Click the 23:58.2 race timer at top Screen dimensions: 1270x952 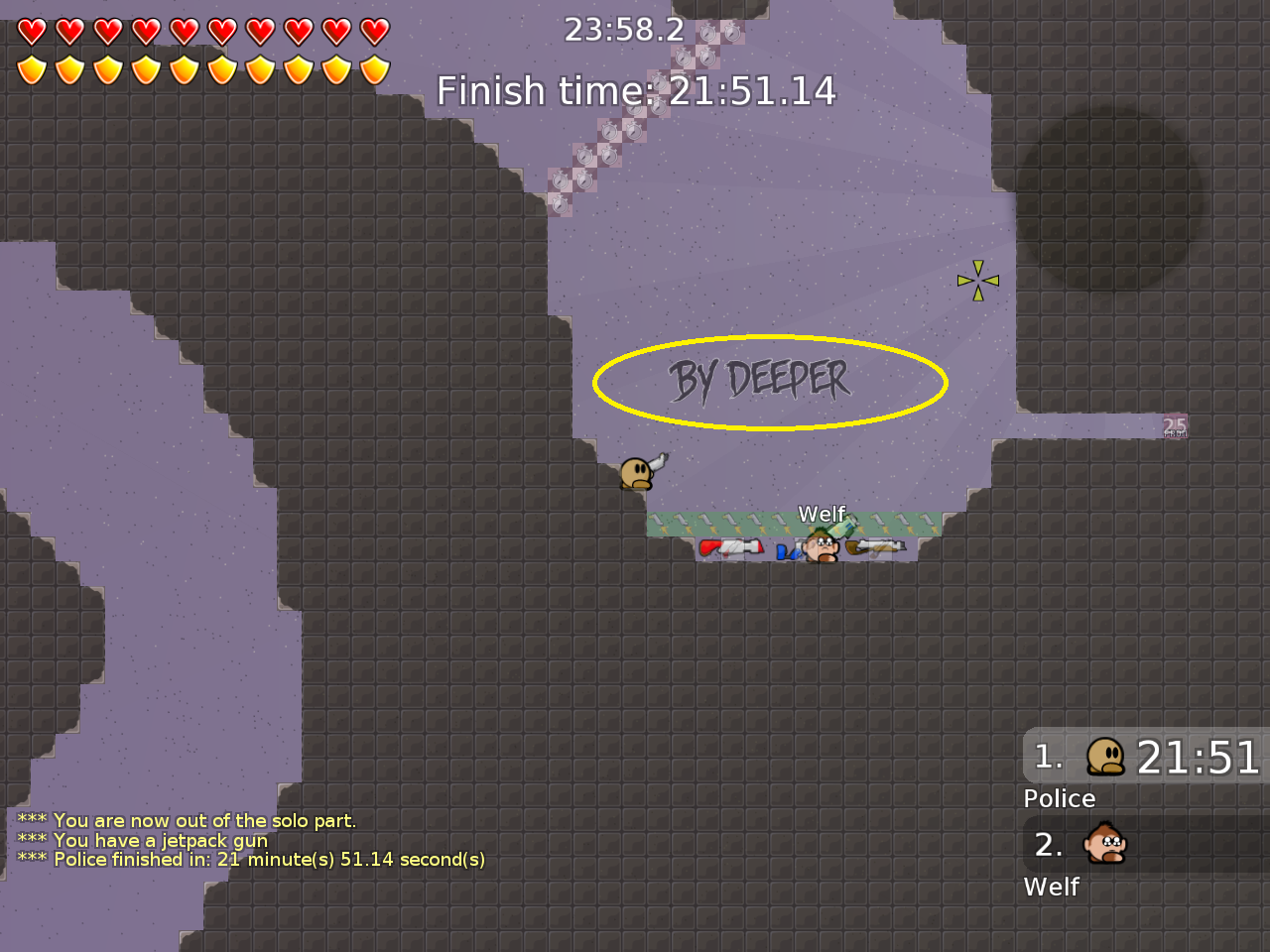tap(627, 29)
